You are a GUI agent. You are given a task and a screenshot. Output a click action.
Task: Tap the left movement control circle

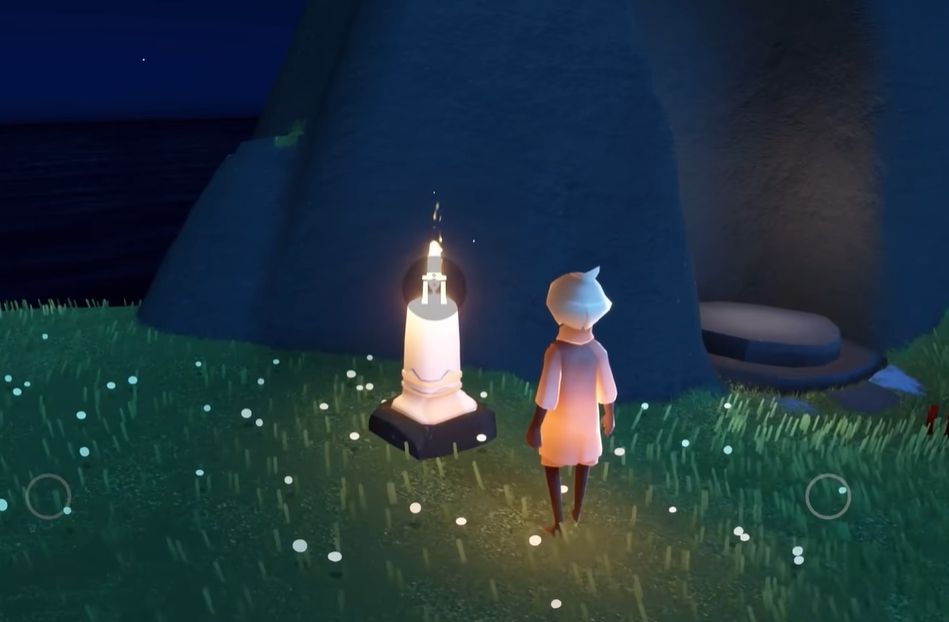point(48,496)
